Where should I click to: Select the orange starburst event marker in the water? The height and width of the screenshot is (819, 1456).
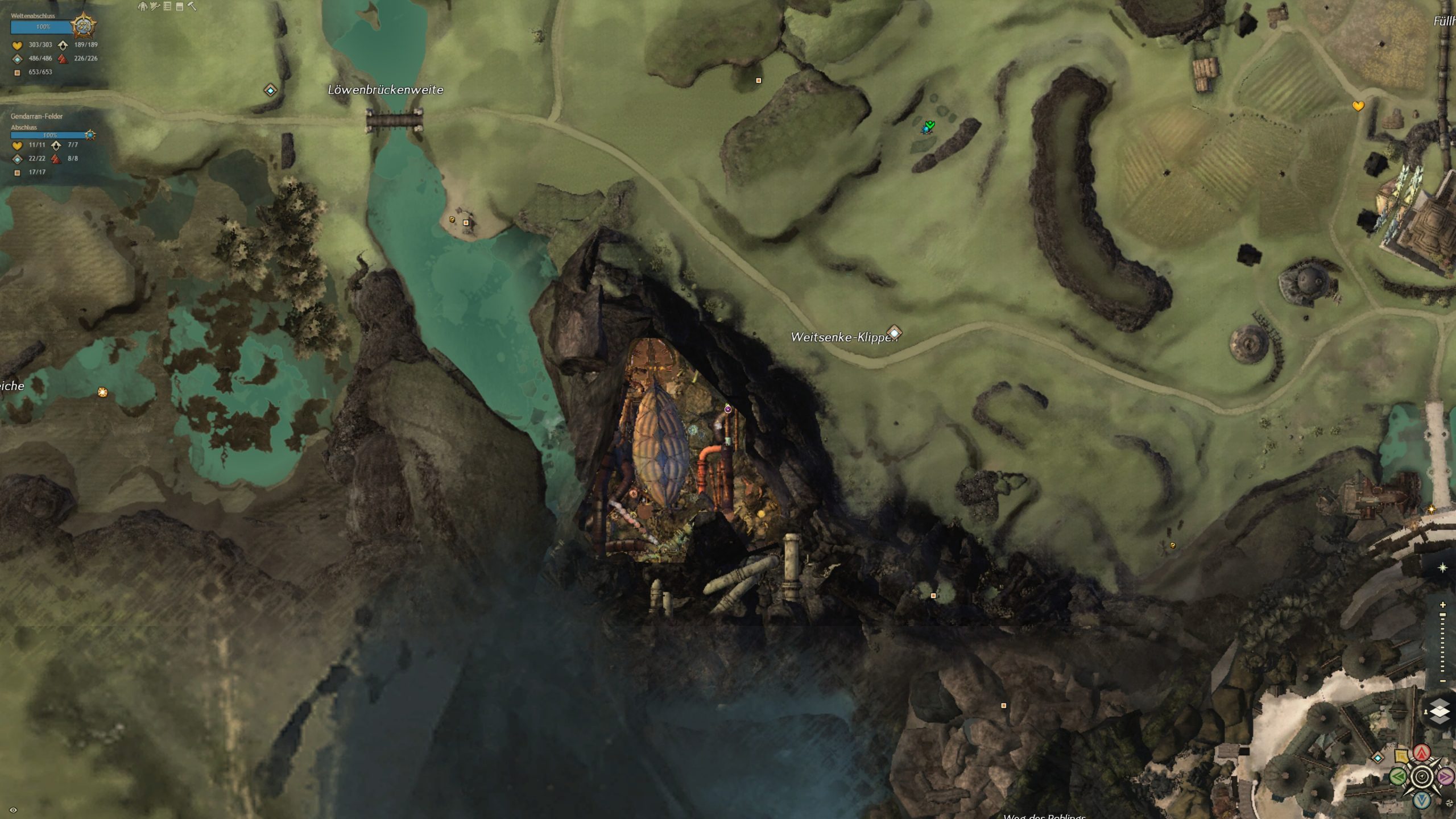[102, 392]
